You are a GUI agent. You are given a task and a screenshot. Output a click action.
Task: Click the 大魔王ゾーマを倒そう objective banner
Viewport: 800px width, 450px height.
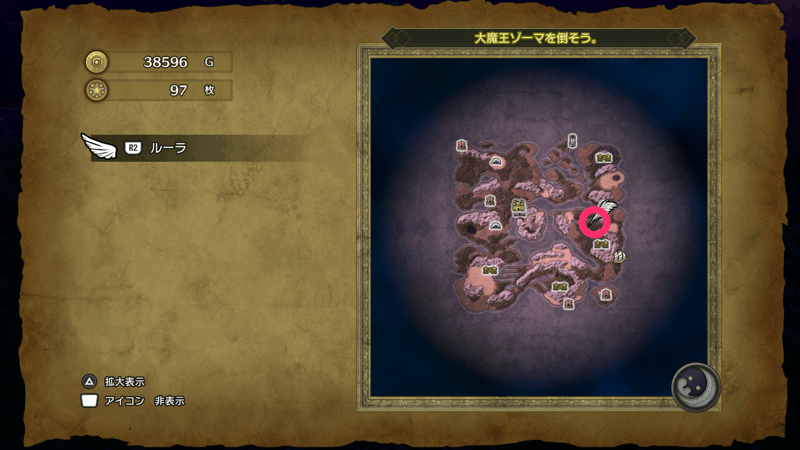click(x=536, y=38)
